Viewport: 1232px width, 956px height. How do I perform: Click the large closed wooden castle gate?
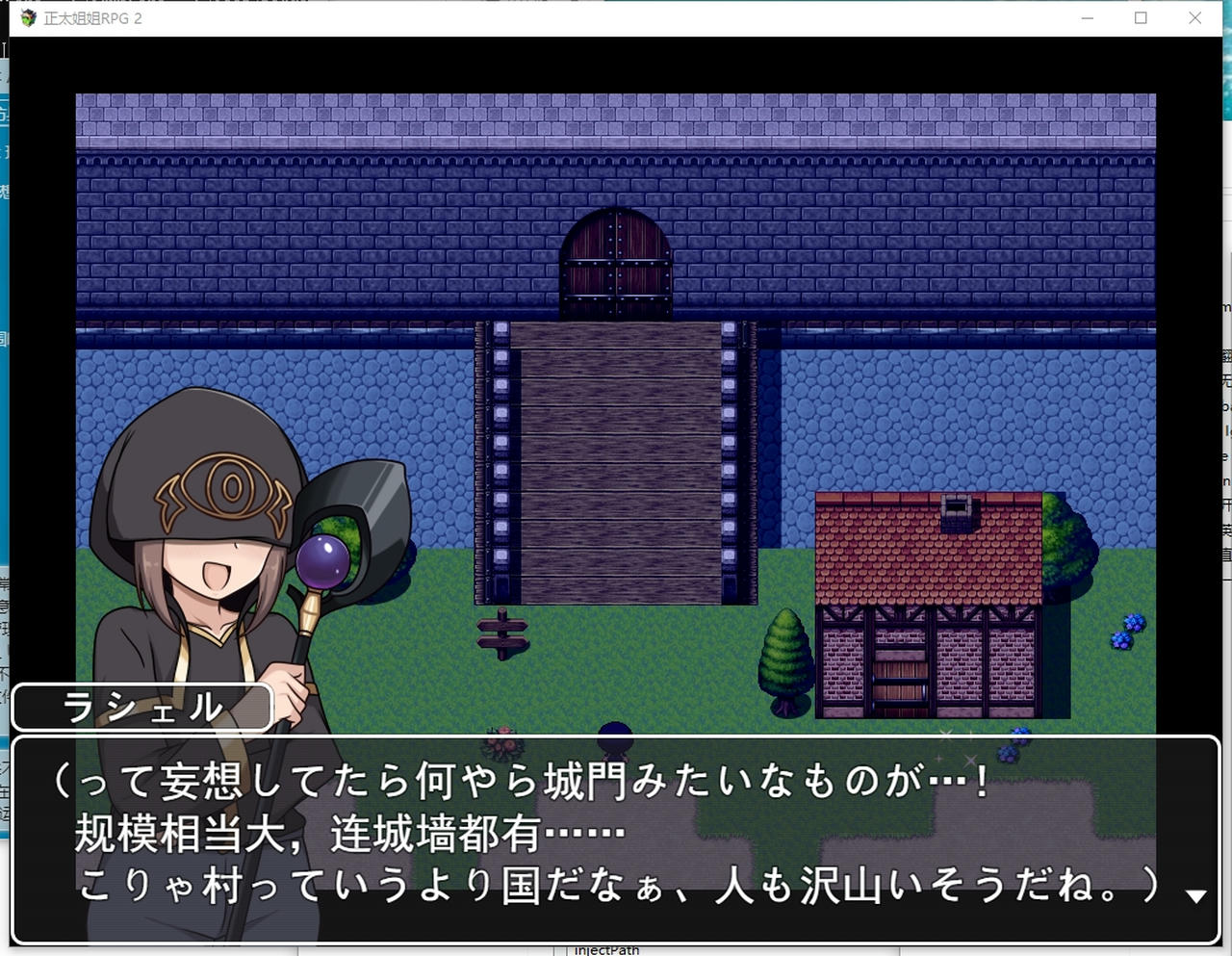[x=616, y=462]
